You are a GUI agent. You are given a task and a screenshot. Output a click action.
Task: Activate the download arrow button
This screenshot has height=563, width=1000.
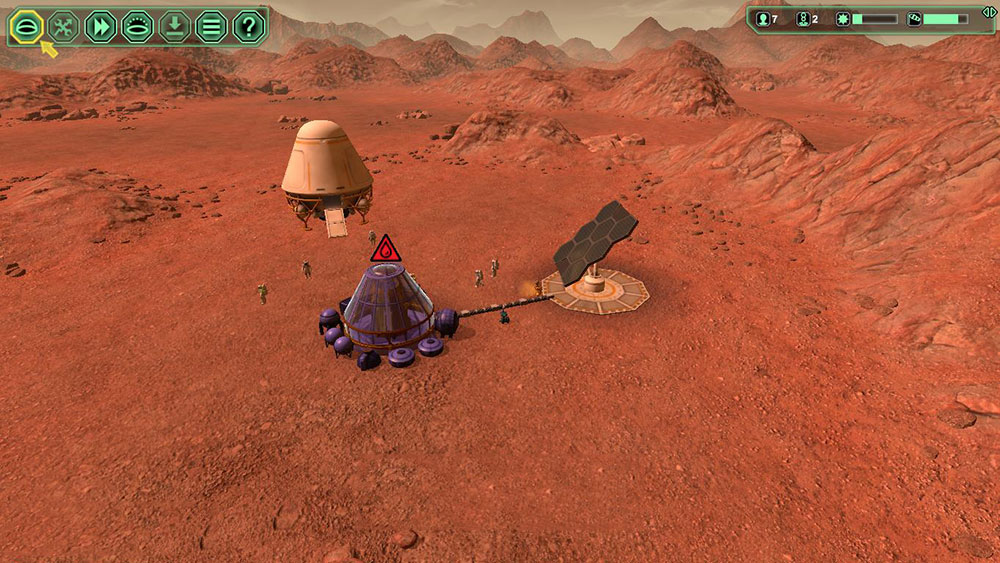click(x=174, y=26)
